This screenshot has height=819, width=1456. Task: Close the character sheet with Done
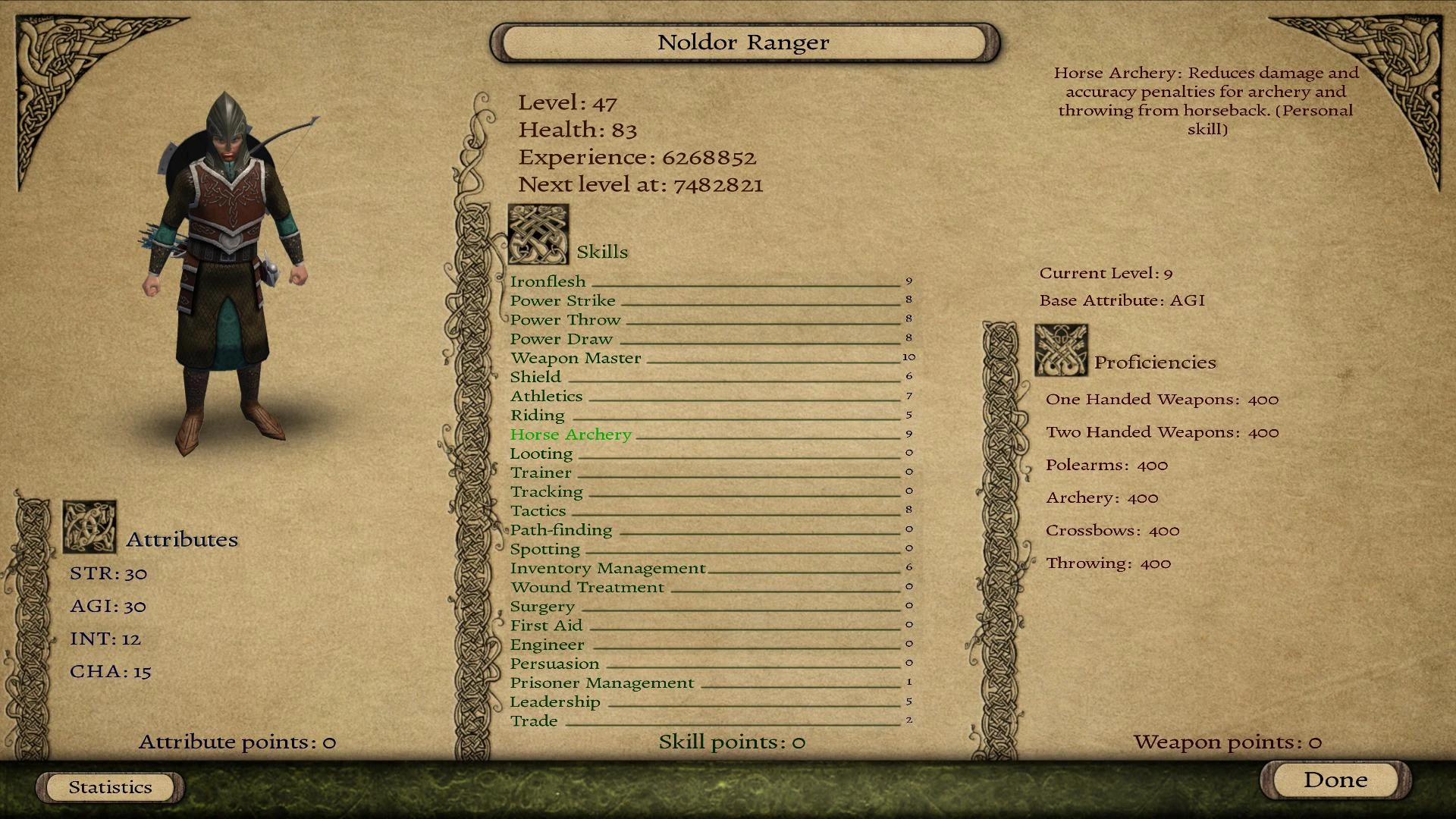[x=1335, y=780]
